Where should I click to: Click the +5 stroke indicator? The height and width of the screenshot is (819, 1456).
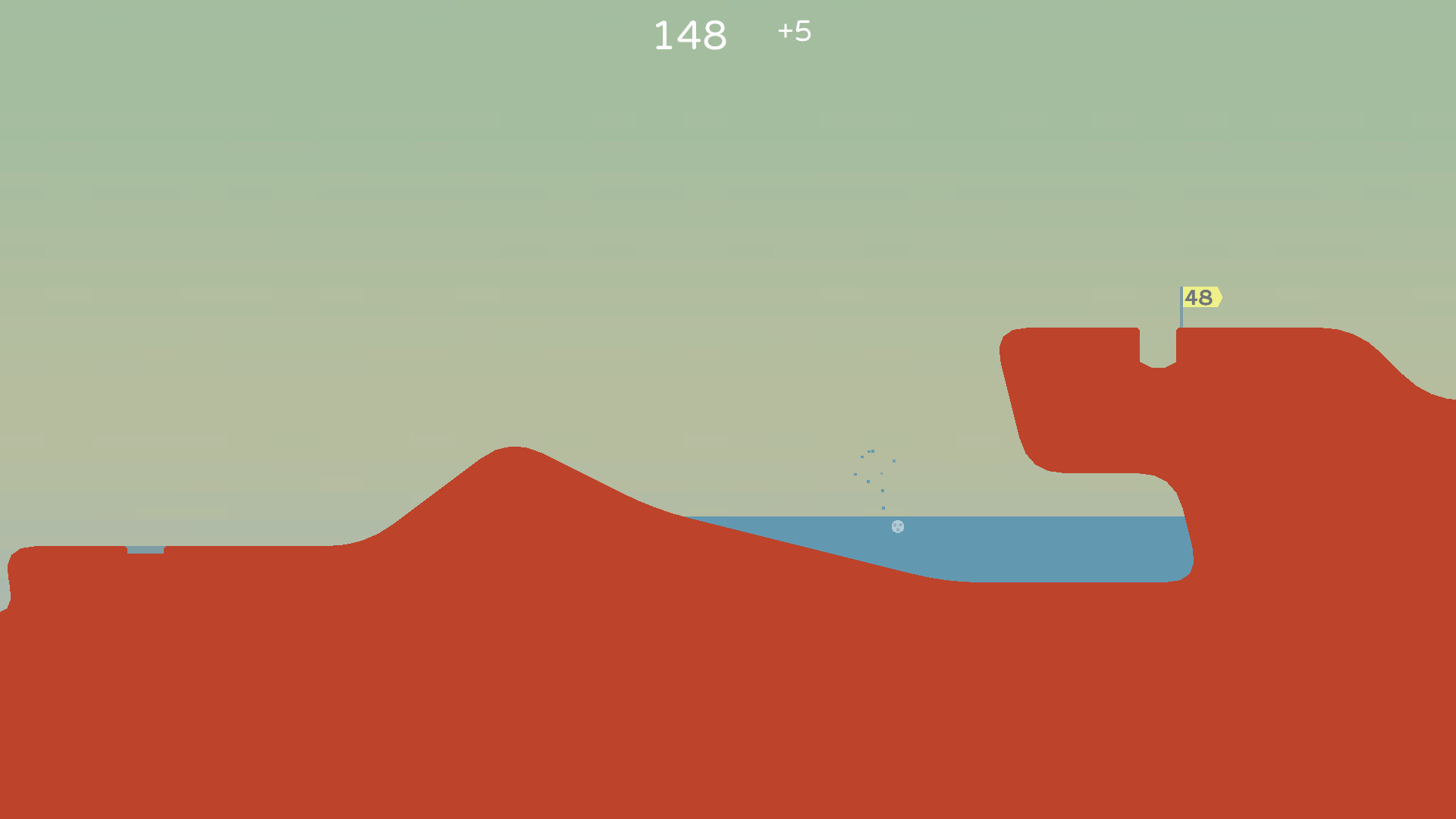[793, 33]
